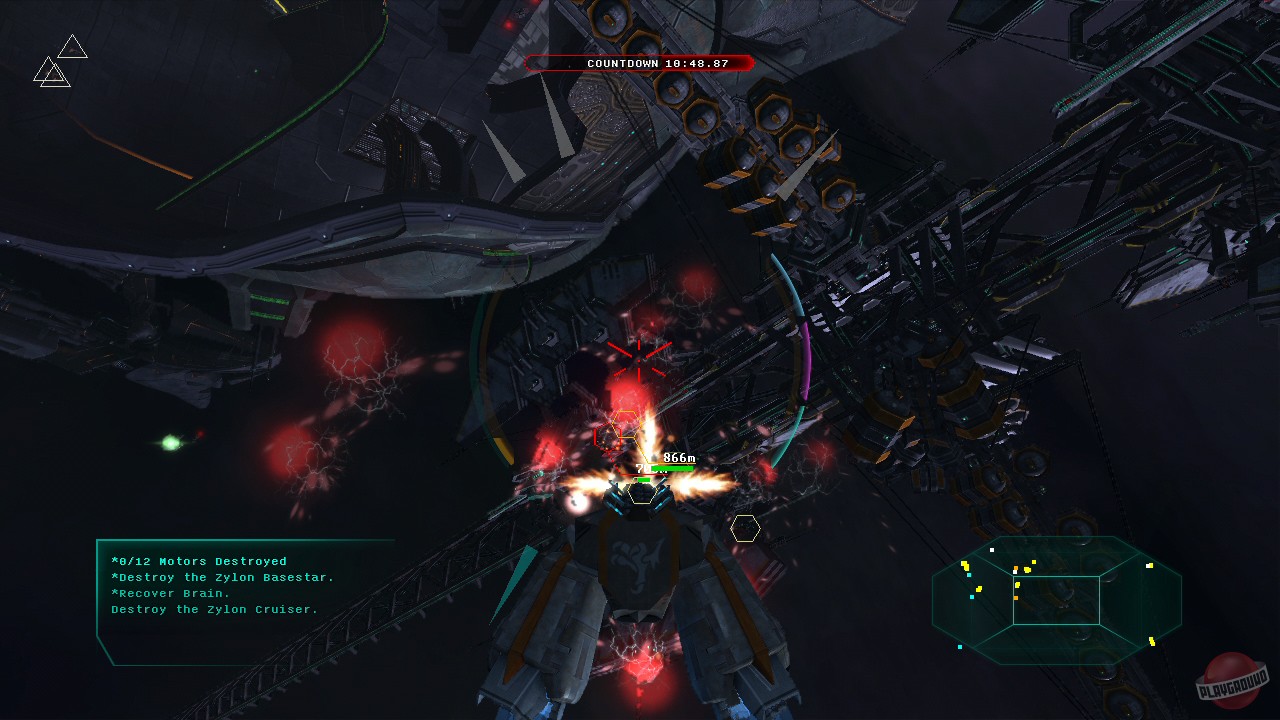Click the orange radar contact dot
This screenshot has width=1280, height=720.
click(x=1015, y=597)
